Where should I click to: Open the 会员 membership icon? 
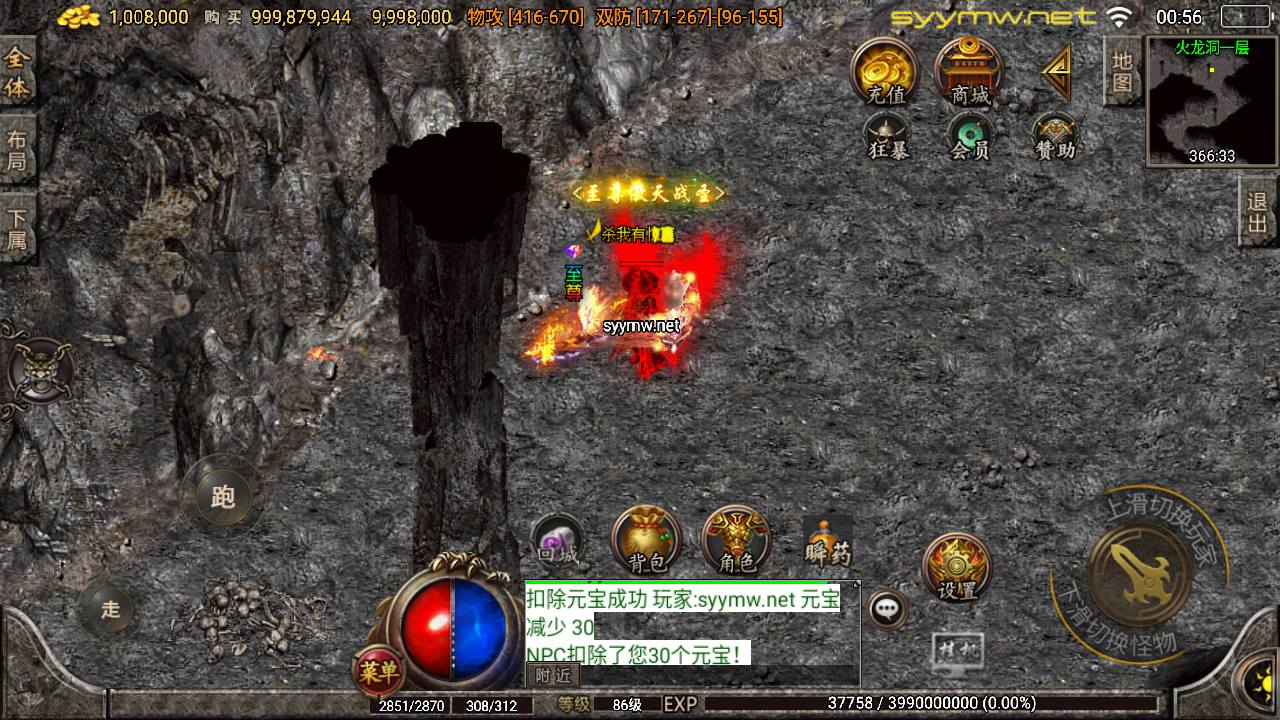pyautogui.click(x=968, y=137)
